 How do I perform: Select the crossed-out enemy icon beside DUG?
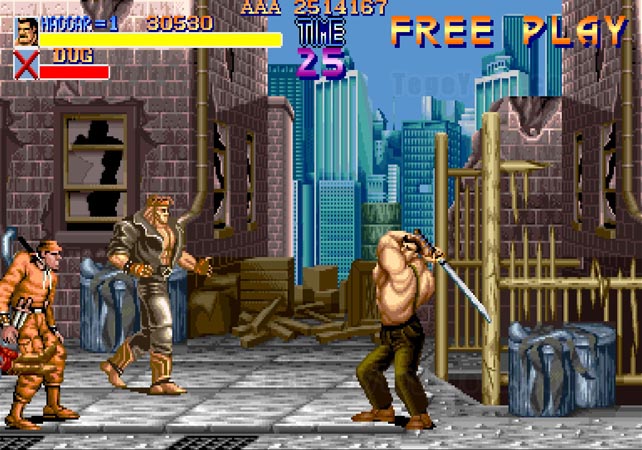coord(27,66)
